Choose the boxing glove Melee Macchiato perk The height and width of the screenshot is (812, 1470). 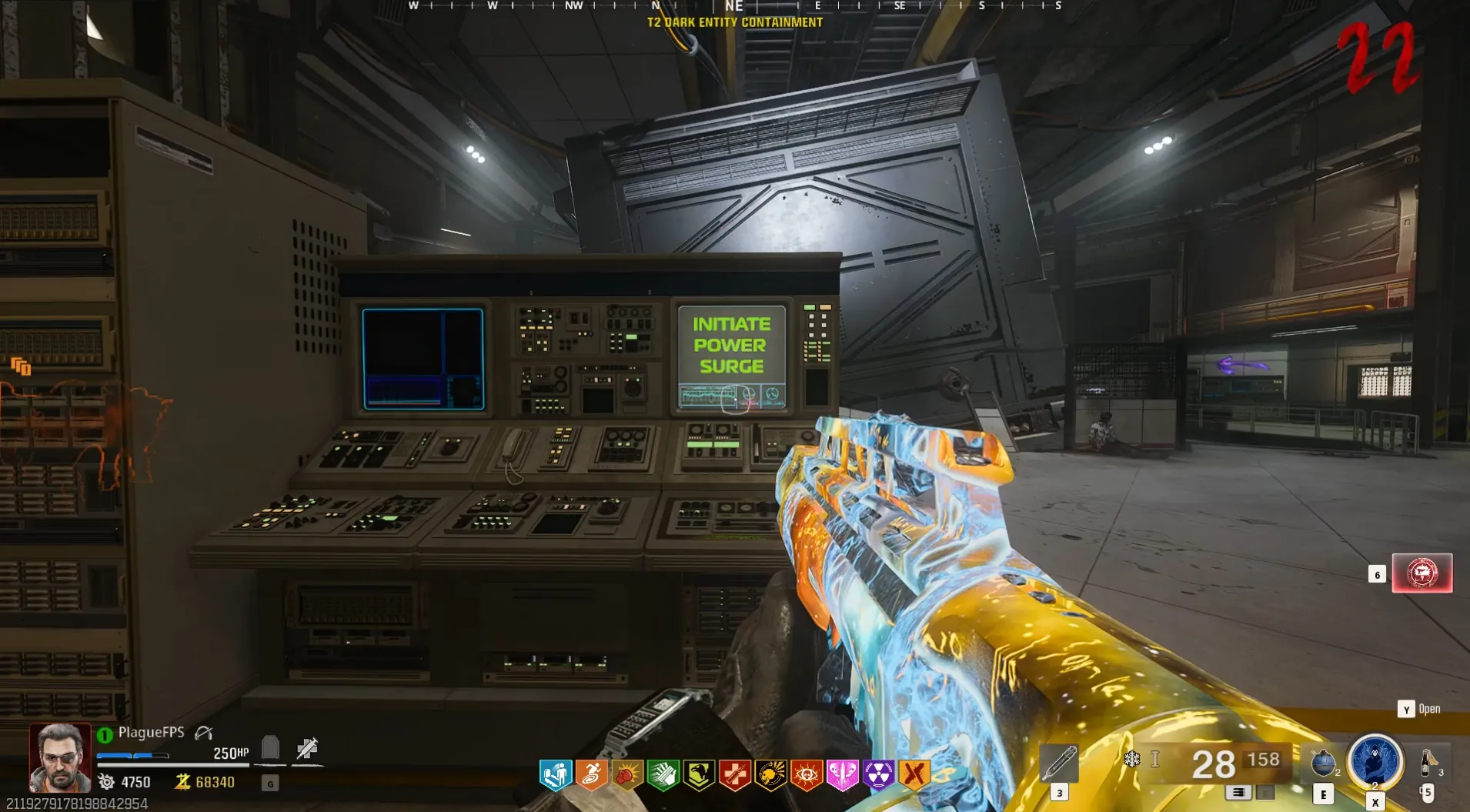(627, 775)
